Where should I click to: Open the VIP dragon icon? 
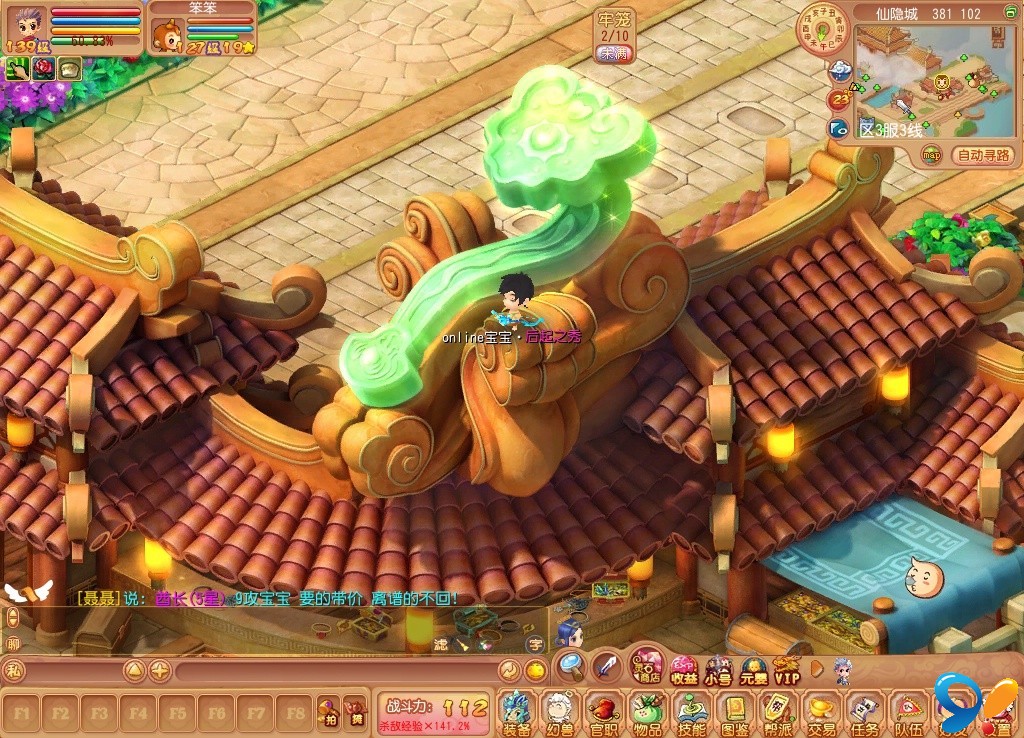[x=787, y=668]
